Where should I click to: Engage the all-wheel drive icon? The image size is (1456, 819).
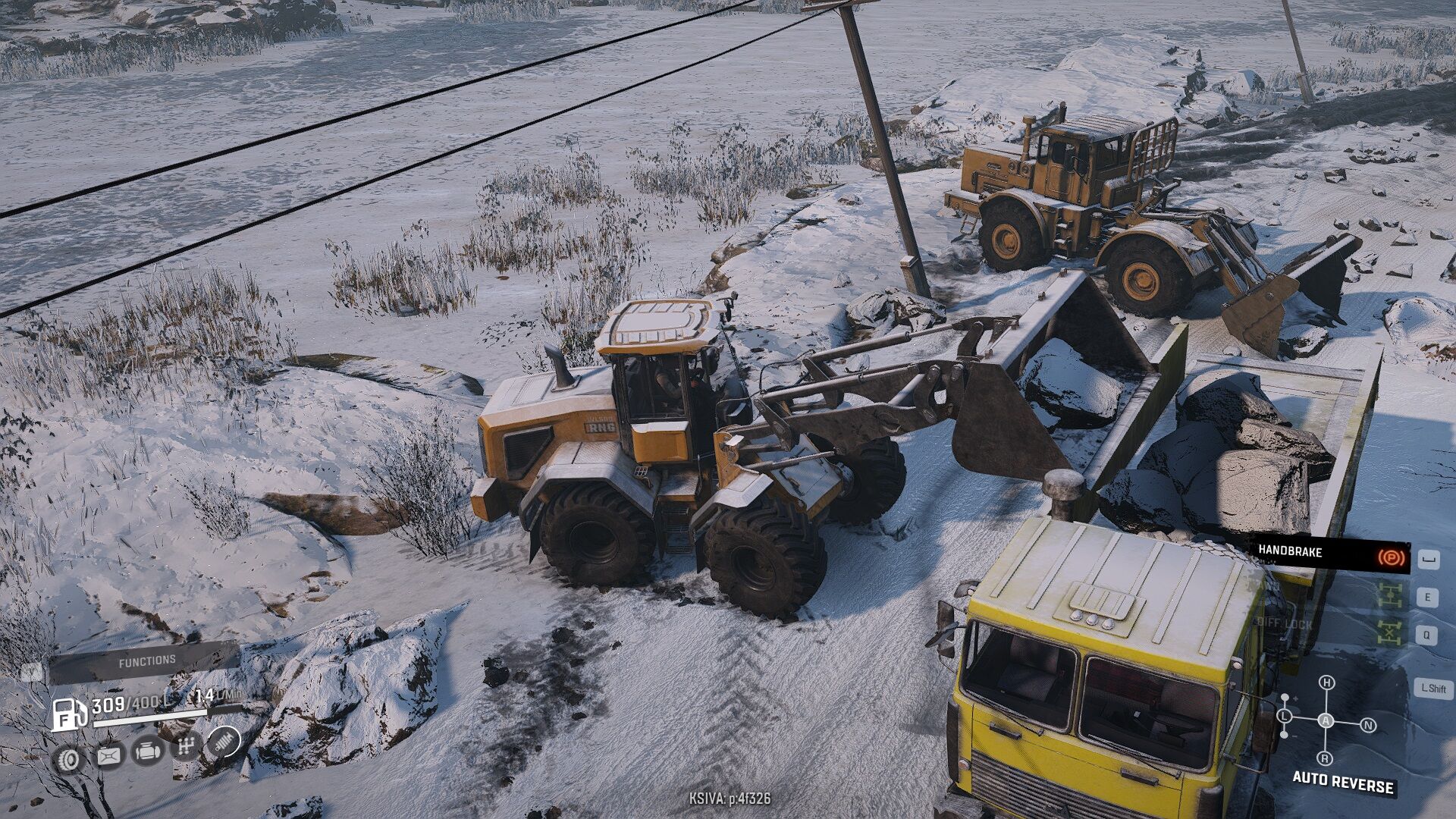click(x=1391, y=597)
